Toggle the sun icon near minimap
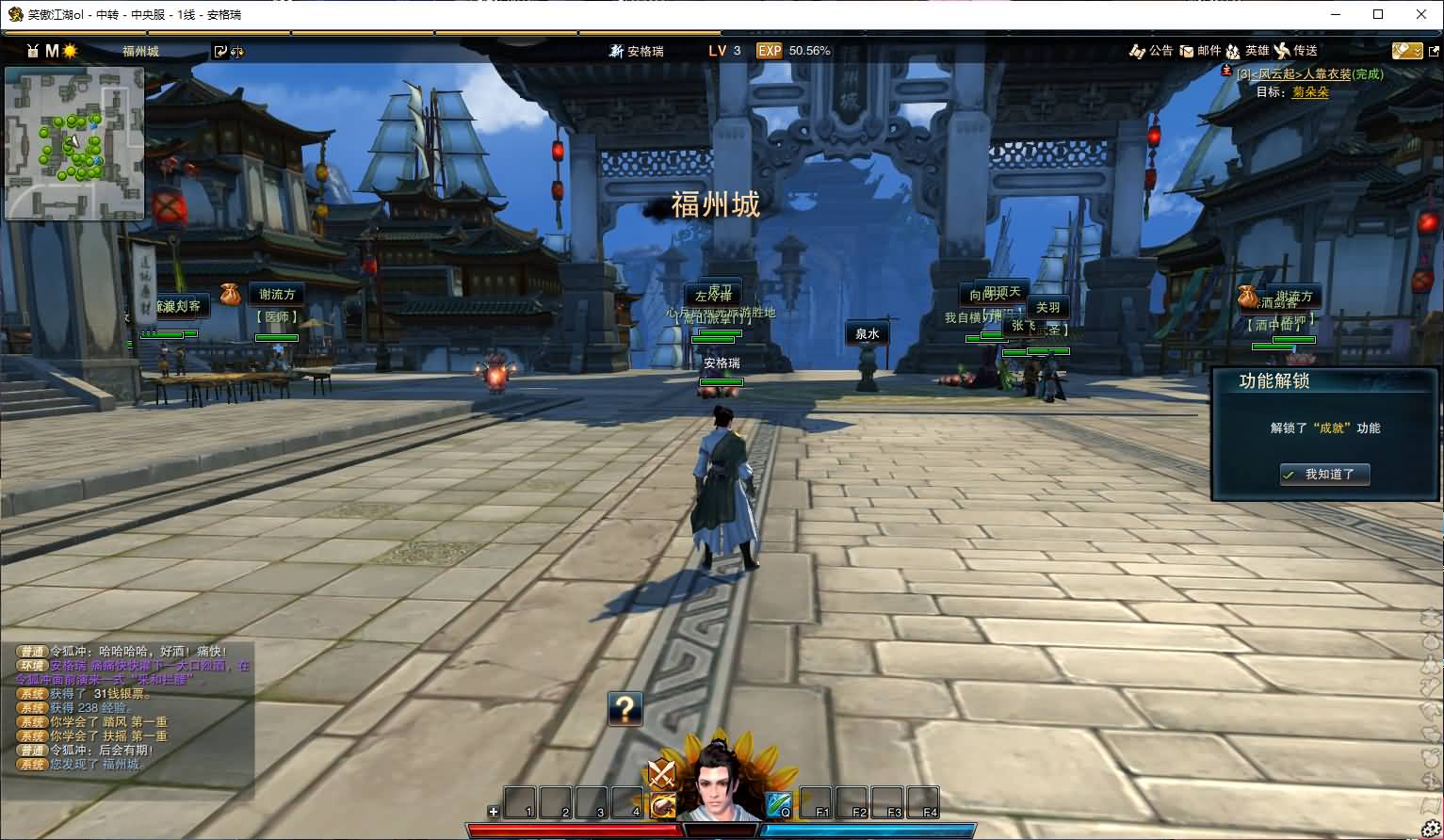Image resolution: width=1444 pixels, height=840 pixels. pyautogui.click(x=71, y=51)
